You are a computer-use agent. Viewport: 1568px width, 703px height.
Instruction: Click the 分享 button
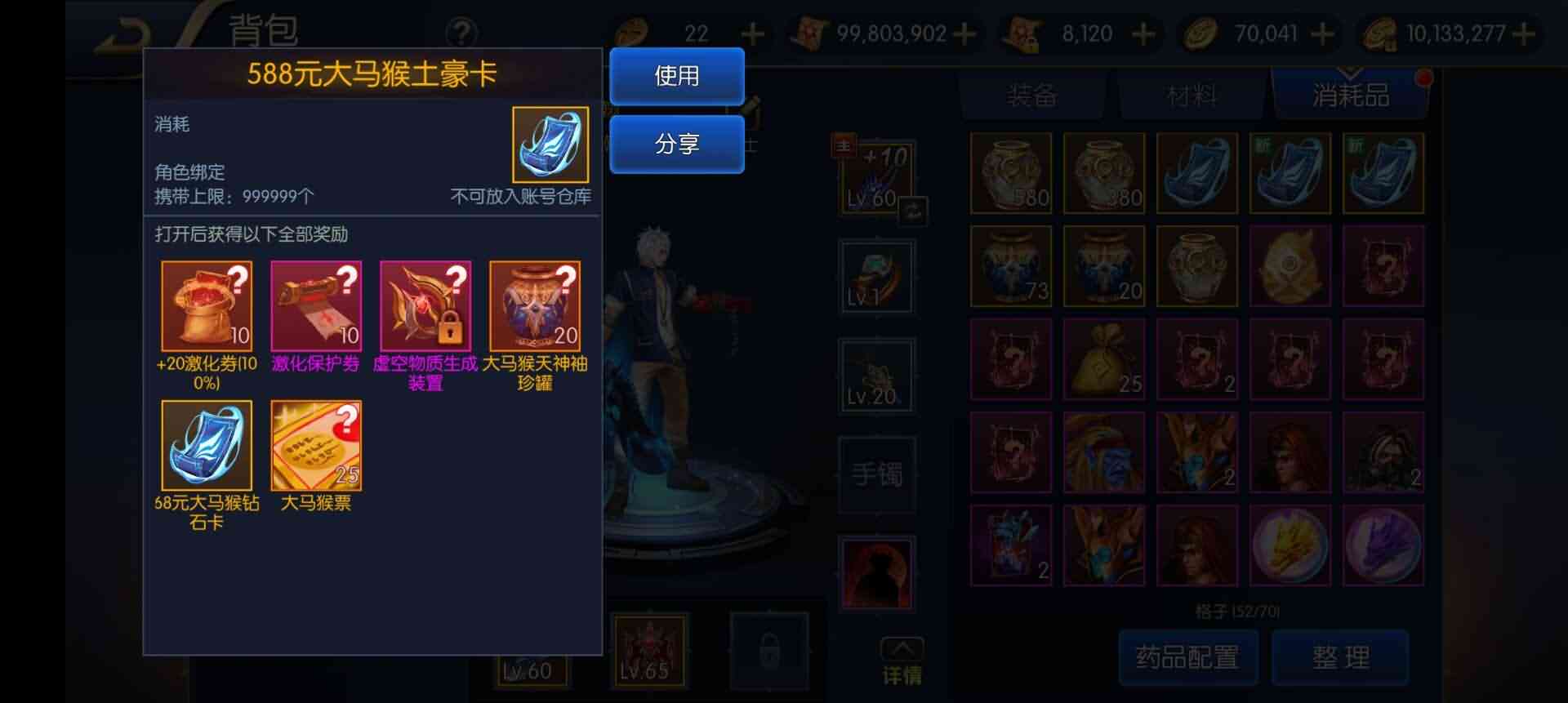coord(676,145)
